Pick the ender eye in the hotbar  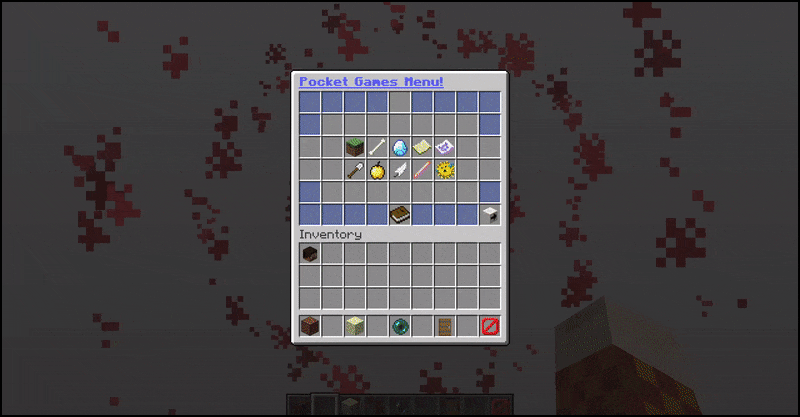(400, 326)
